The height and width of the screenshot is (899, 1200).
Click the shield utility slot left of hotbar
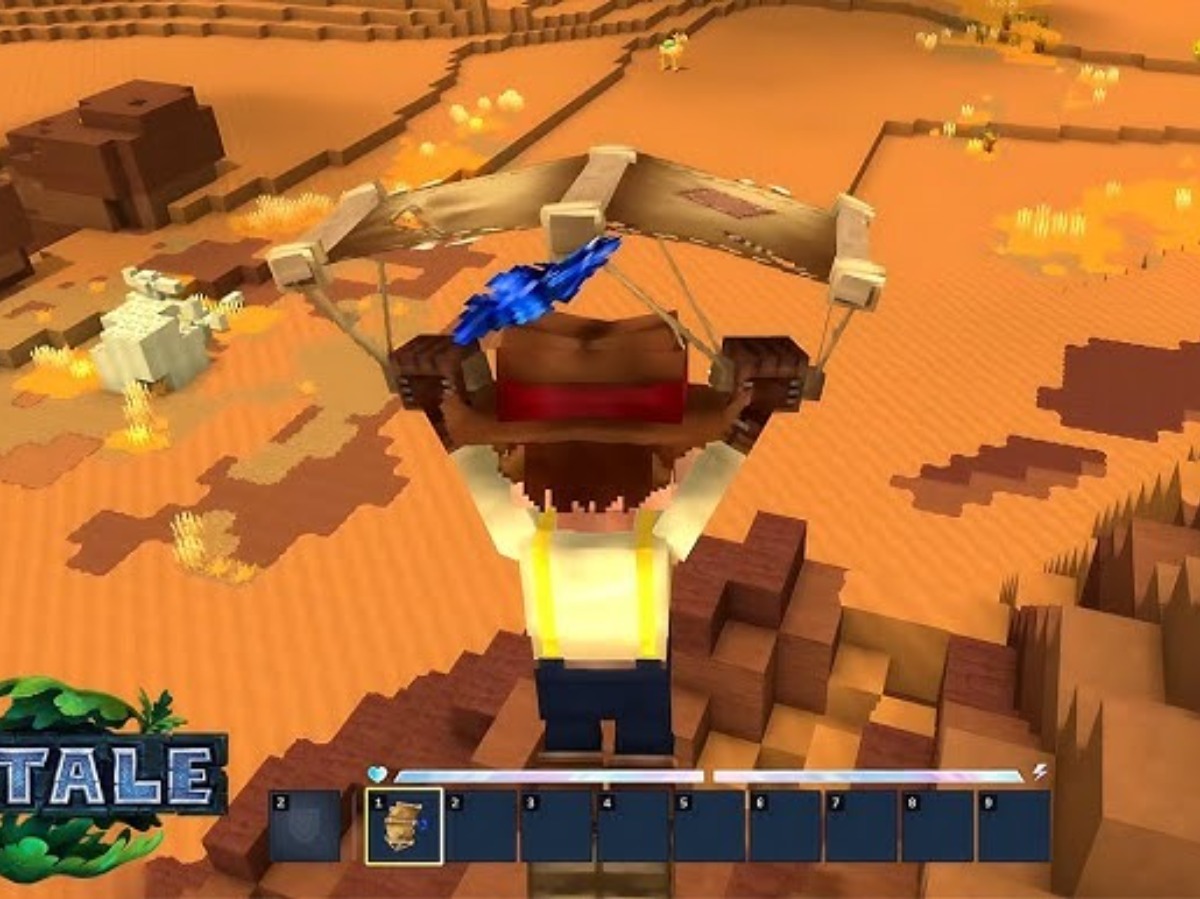coord(305,826)
